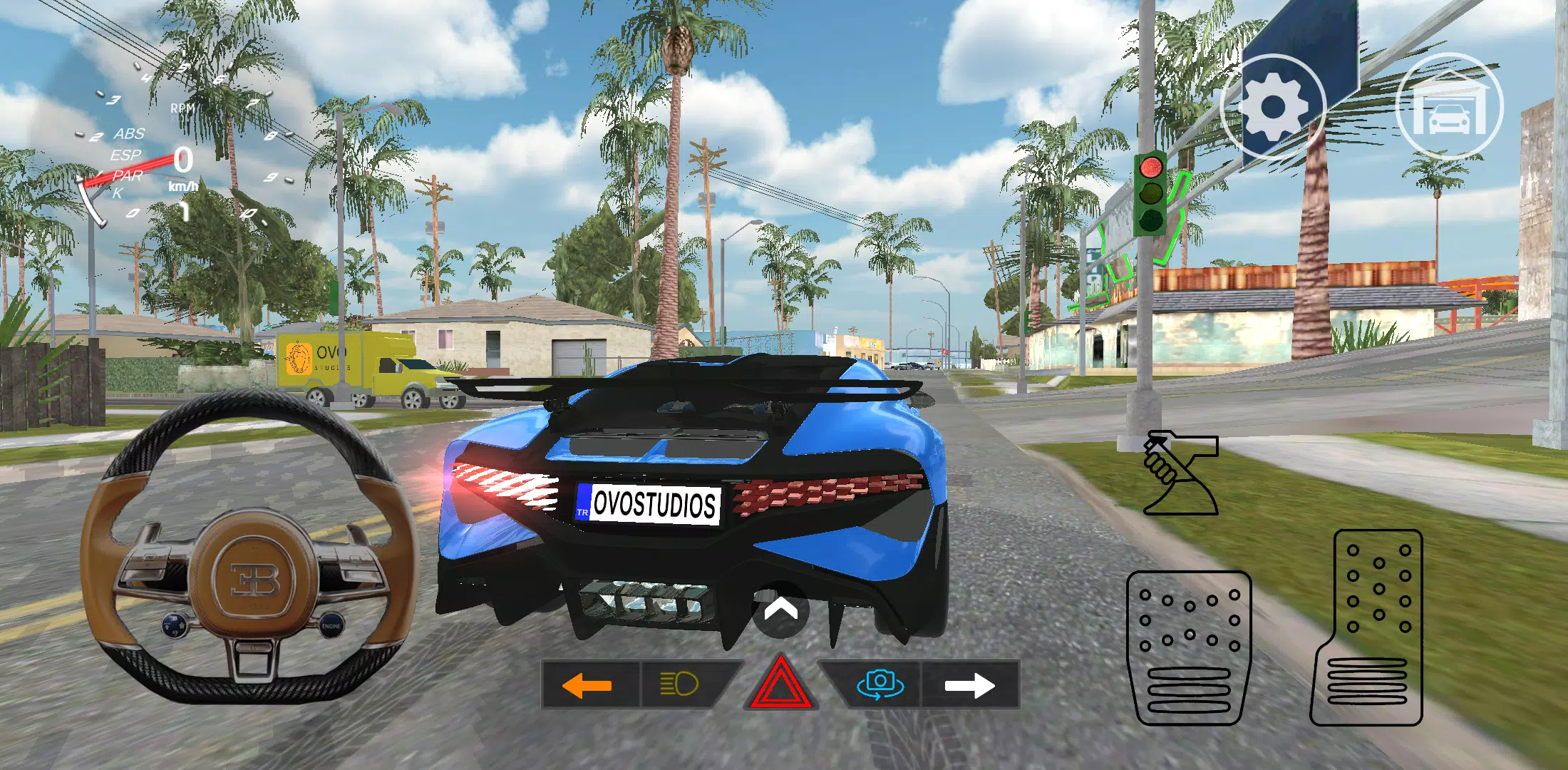Viewport: 1568px width, 770px height.
Task: Tap the RPM gauge display
Action: click(x=182, y=107)
